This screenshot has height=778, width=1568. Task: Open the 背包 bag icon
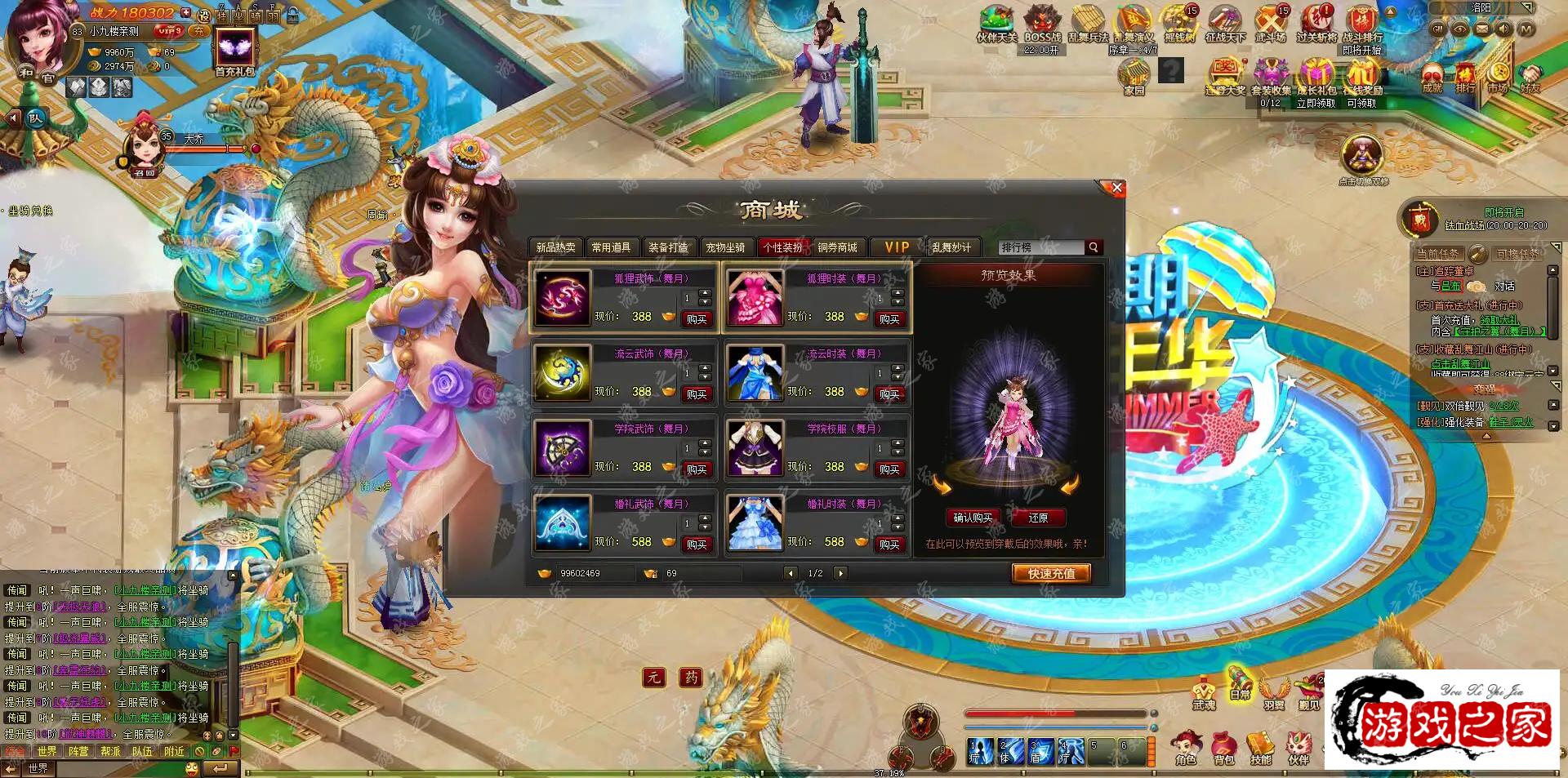[1223, 747]
